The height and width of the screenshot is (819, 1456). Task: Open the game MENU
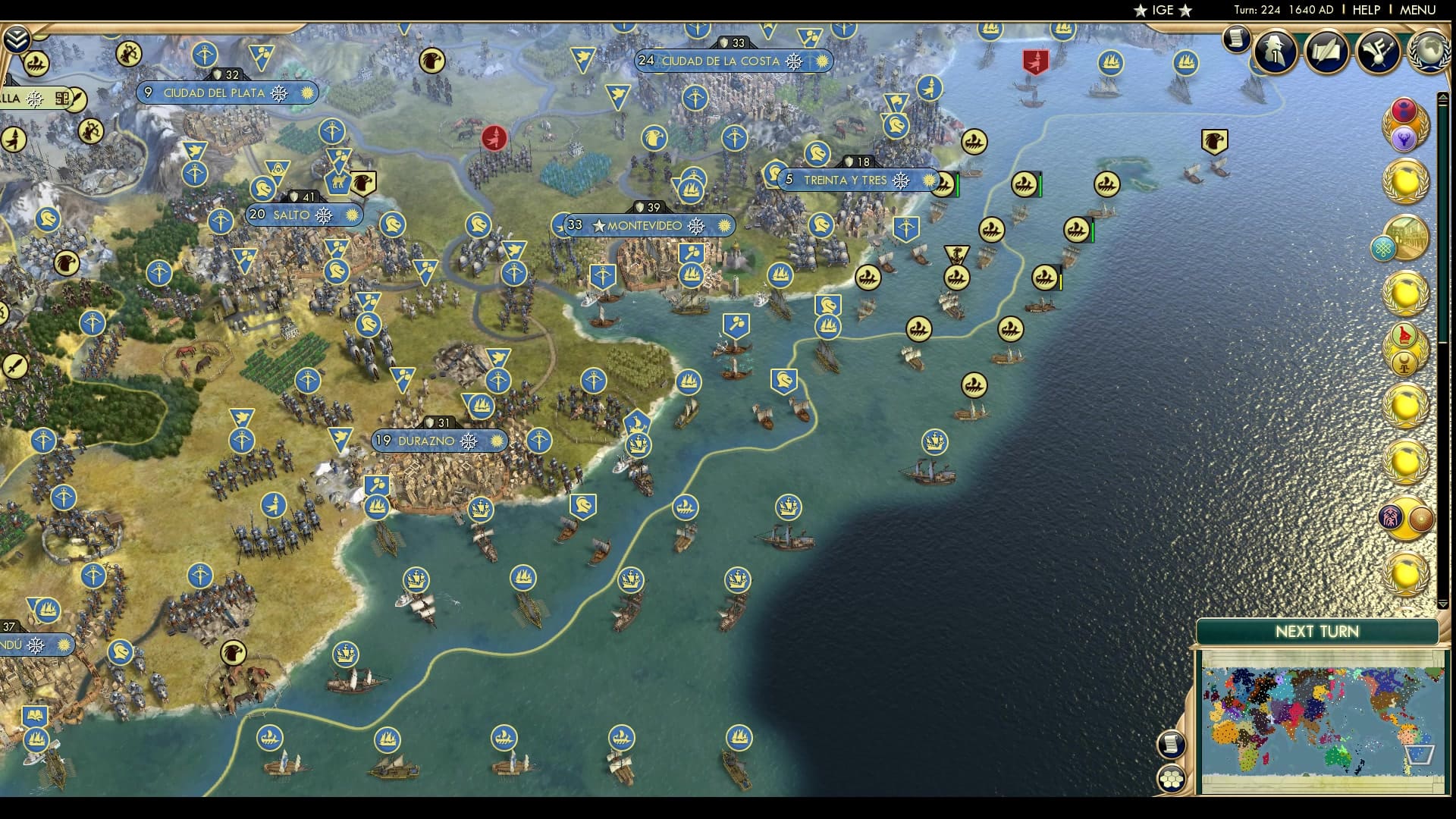pyautogui.click(x=1417, y=10)
